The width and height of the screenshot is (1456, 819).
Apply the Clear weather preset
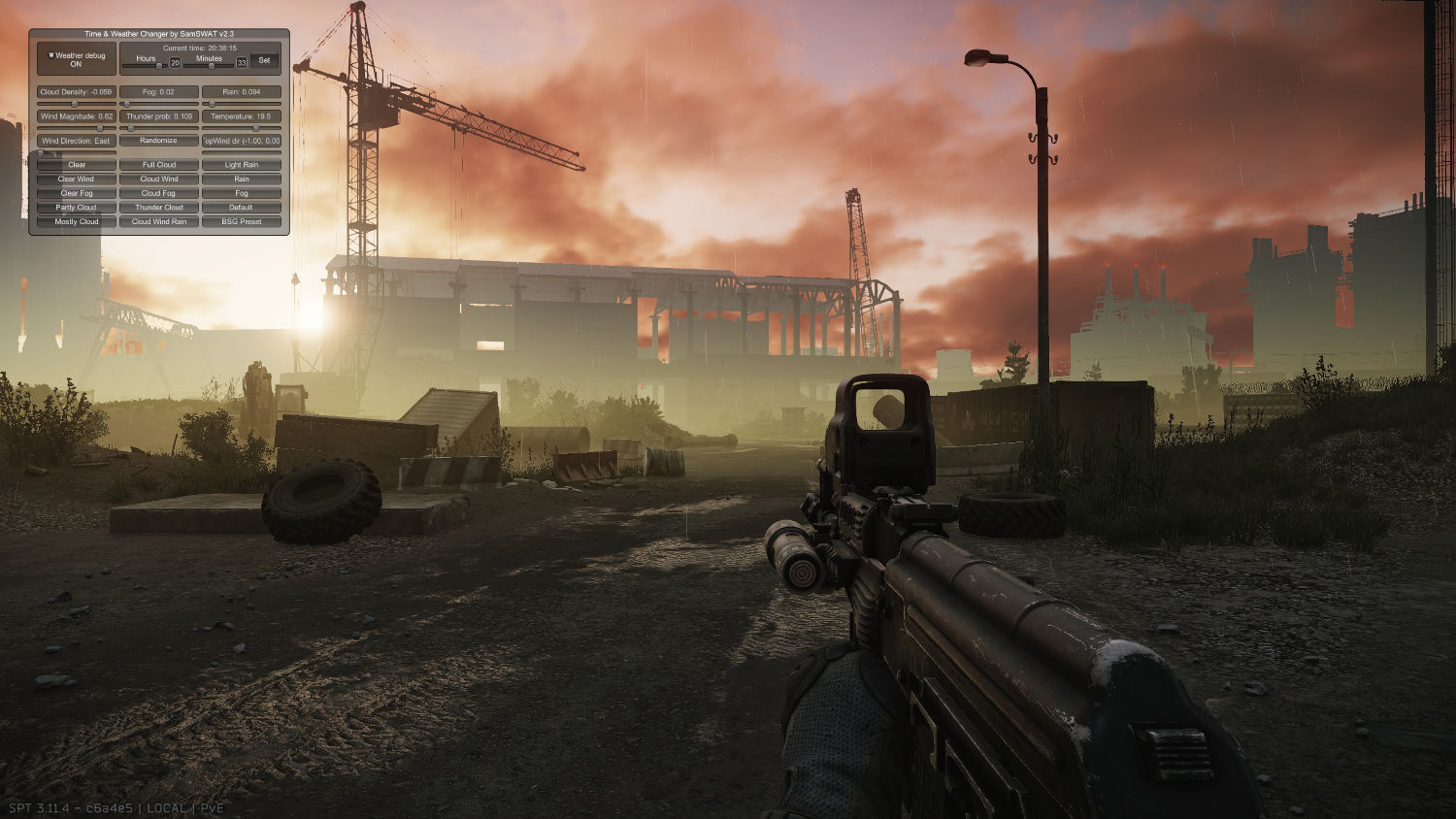[77, 165]
